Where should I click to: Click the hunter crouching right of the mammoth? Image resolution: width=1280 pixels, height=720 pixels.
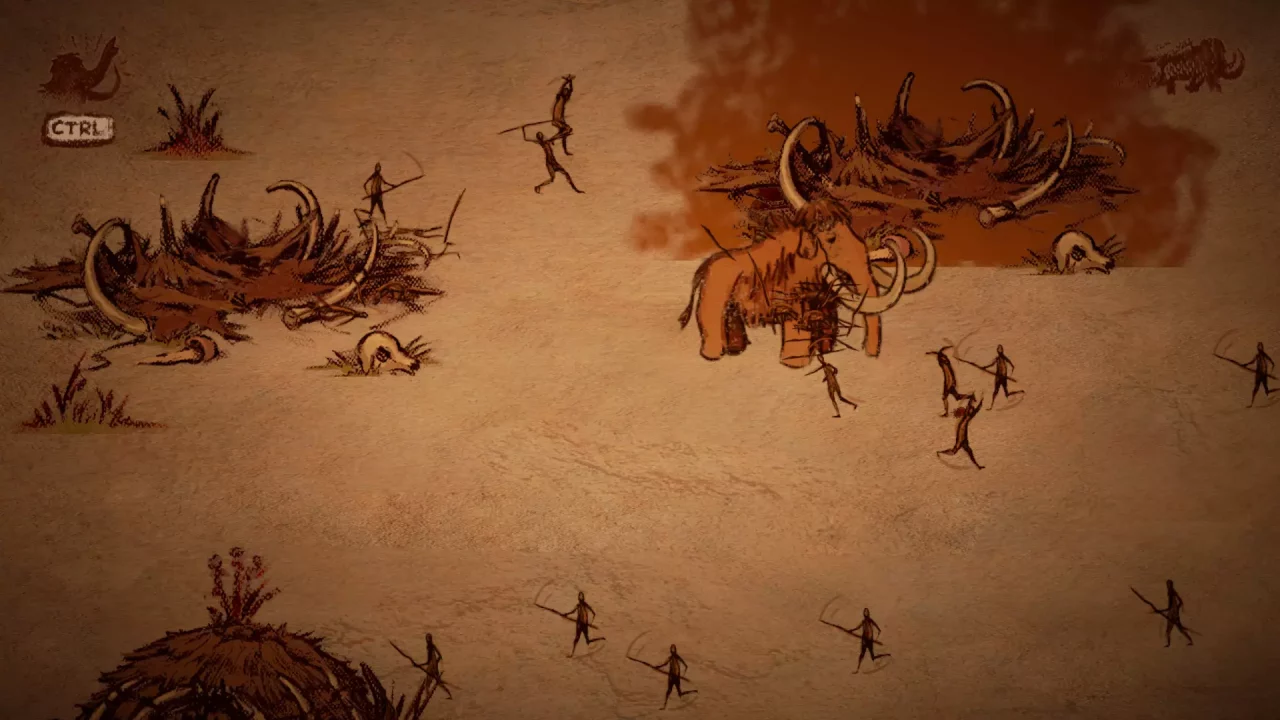[947, 375]
